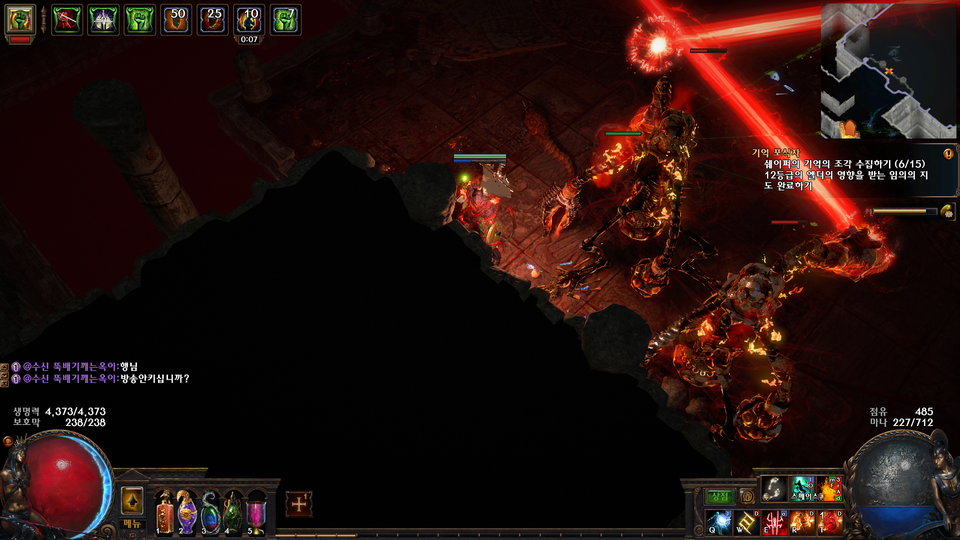Activate the Q blue orb skill
Viewport: 960px width, 540px height.
pos(721,521)
